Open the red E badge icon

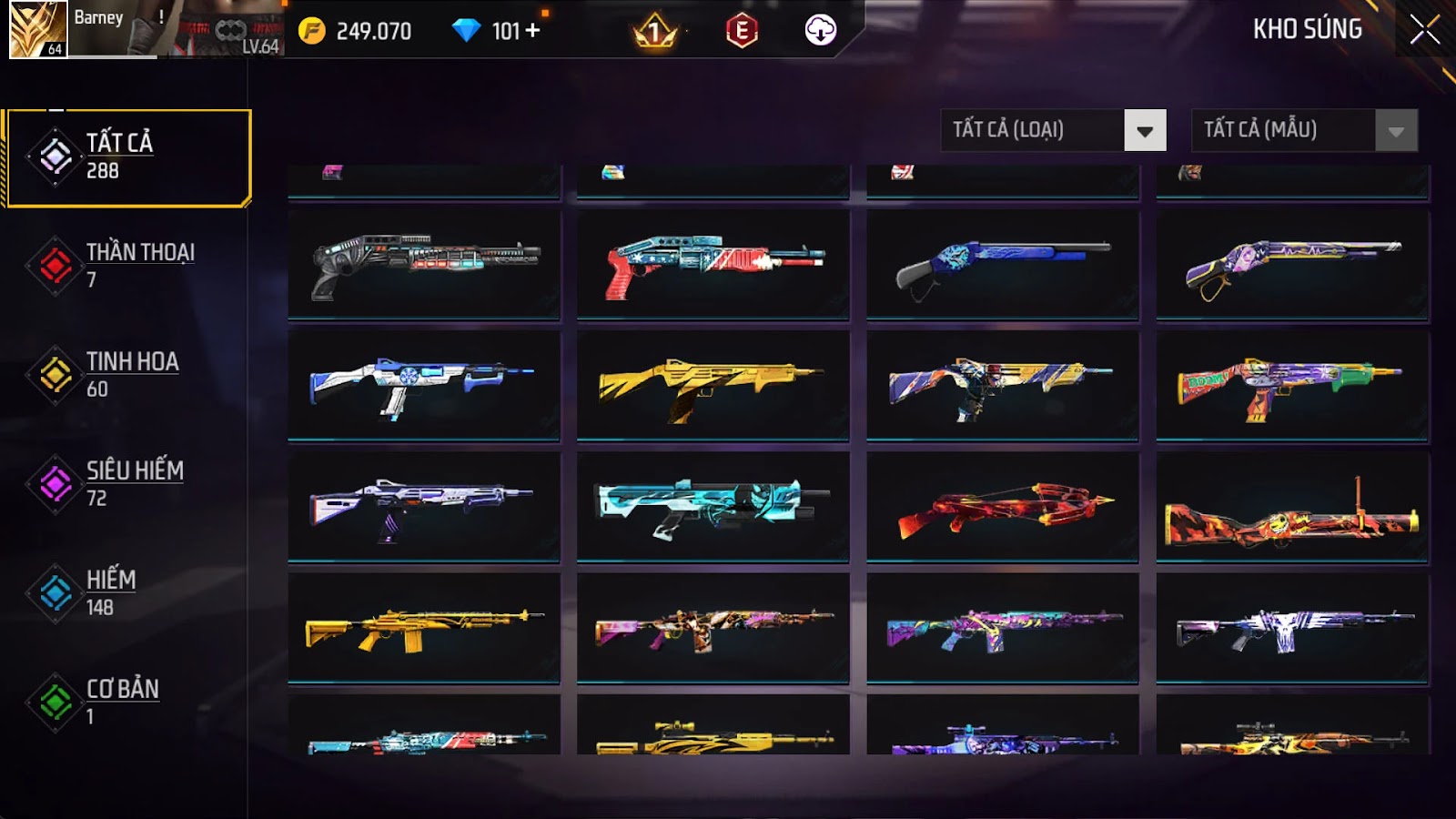(x=742, y=31)
